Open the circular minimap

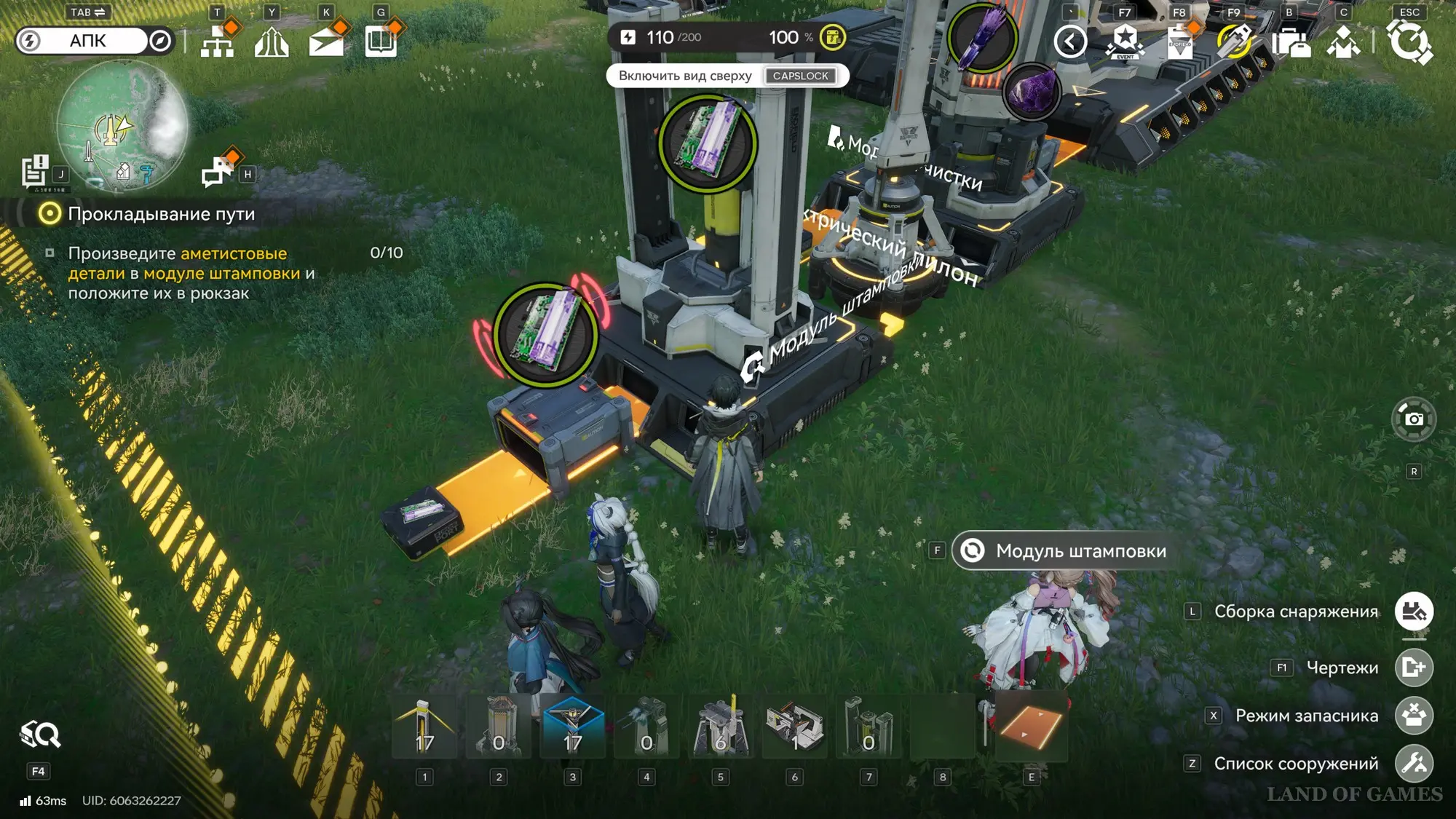tap(121, 125)
